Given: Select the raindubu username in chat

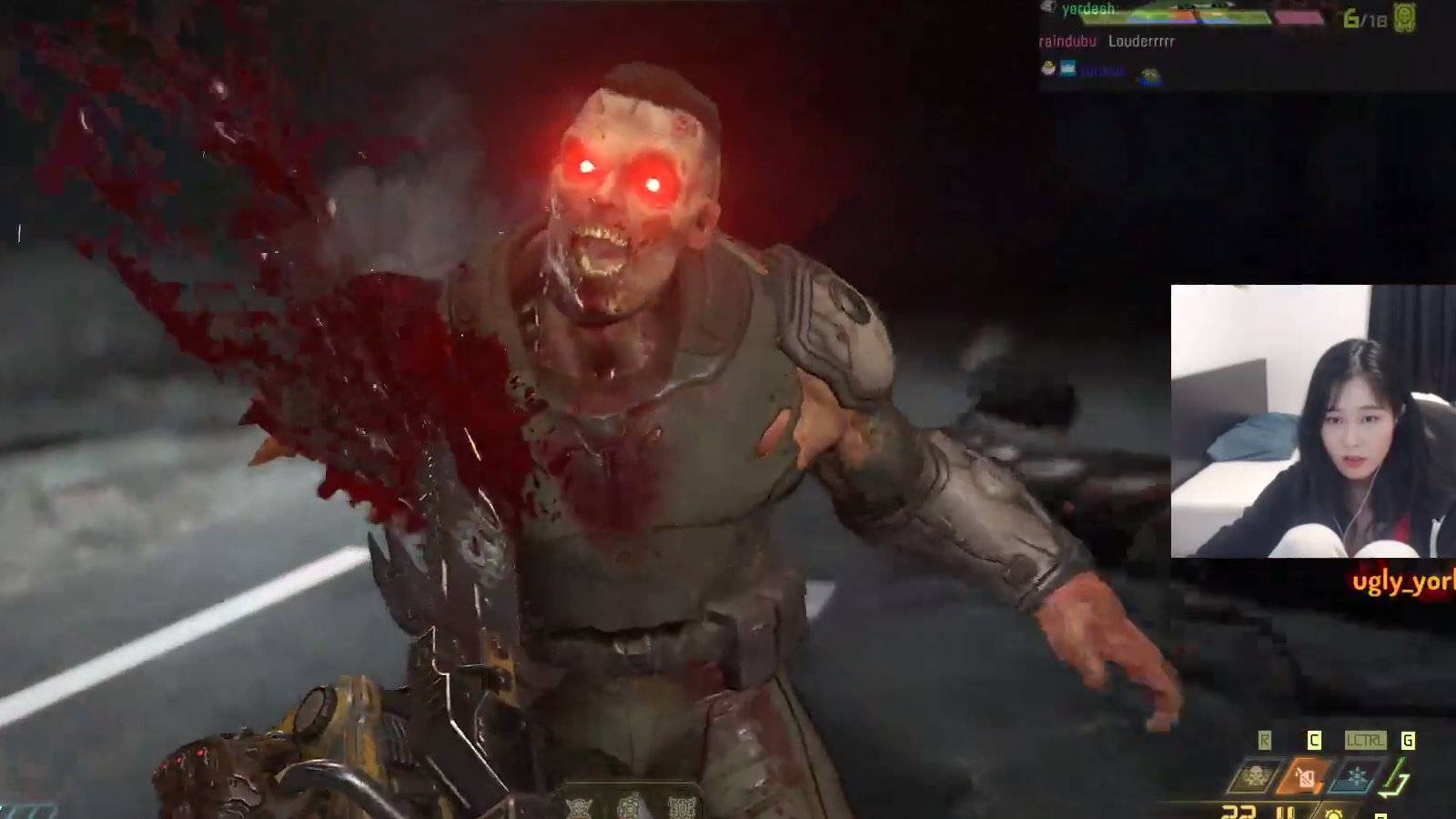Looking at the screenshot, I should coord(1067,41).
